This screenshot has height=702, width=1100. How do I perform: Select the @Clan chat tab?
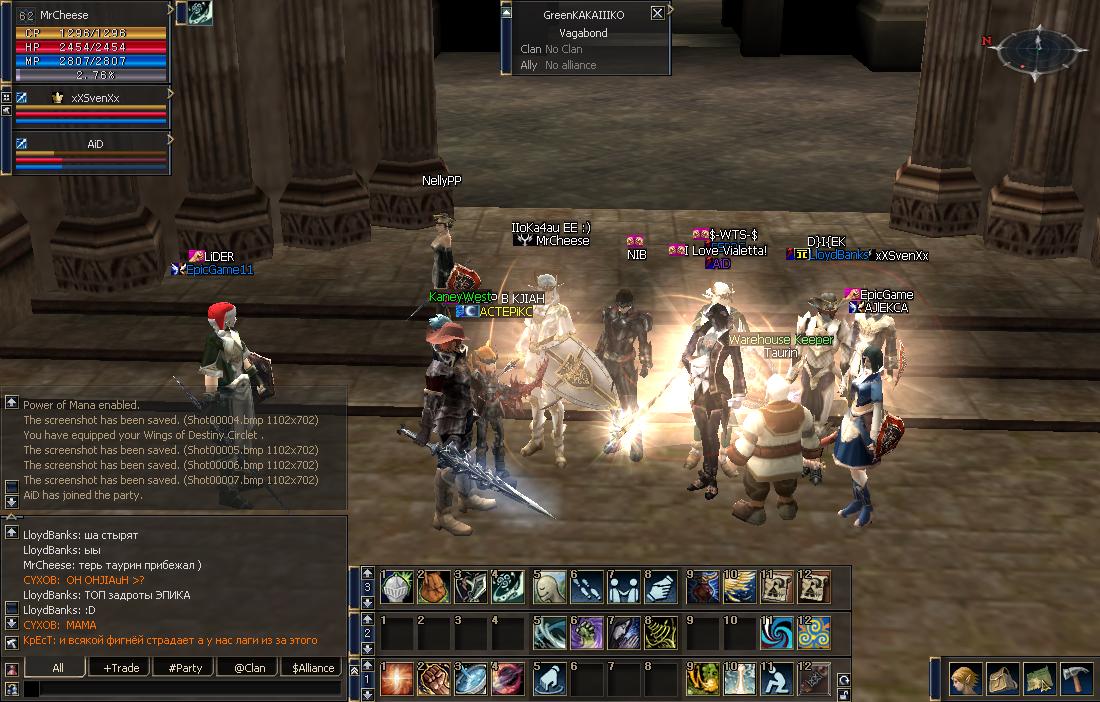(x=249, y=668)
